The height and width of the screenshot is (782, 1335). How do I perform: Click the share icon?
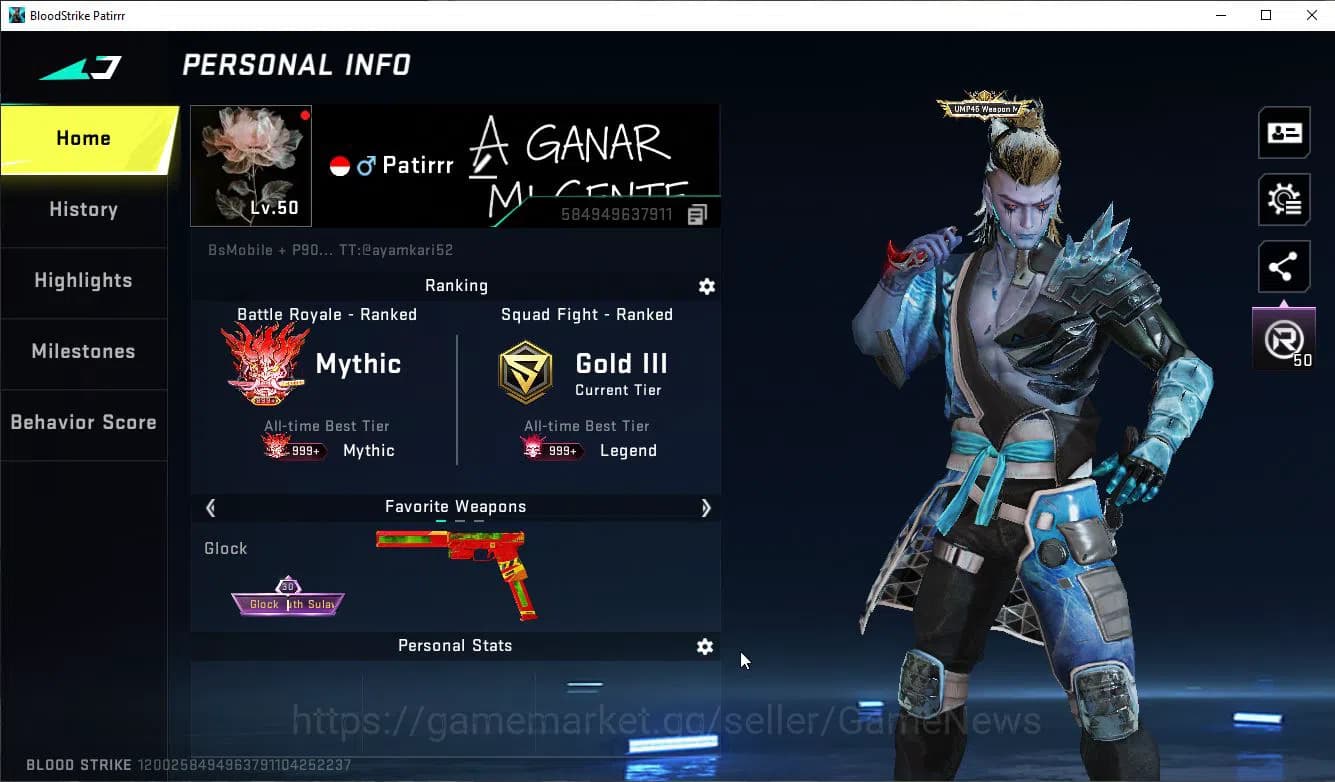(x=1283, y=266)
